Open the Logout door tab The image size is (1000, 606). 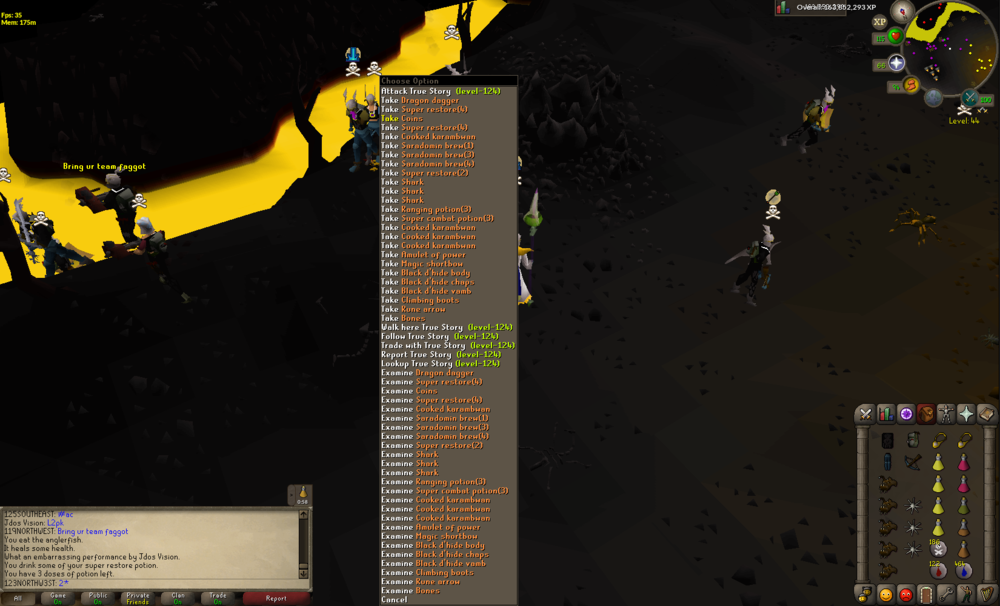tap(926, 594)
